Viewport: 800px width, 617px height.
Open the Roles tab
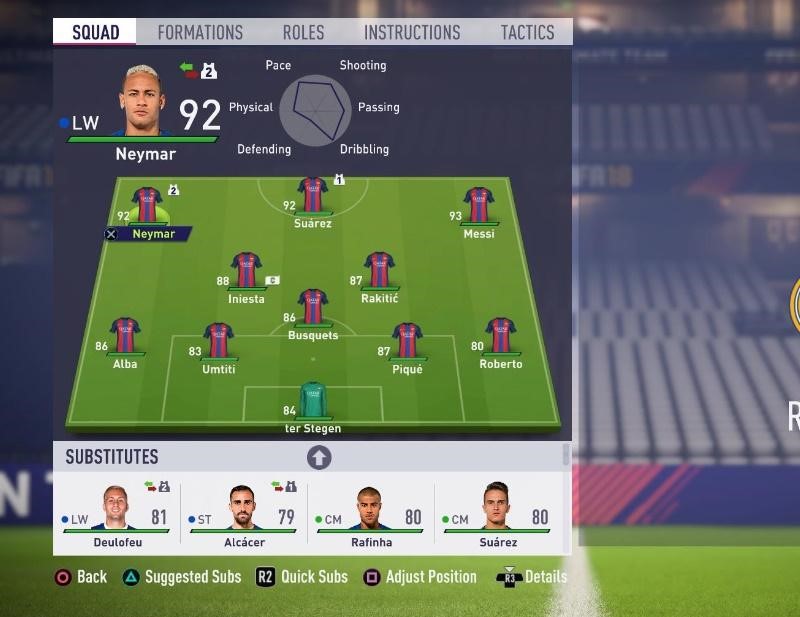pos(303,32)
